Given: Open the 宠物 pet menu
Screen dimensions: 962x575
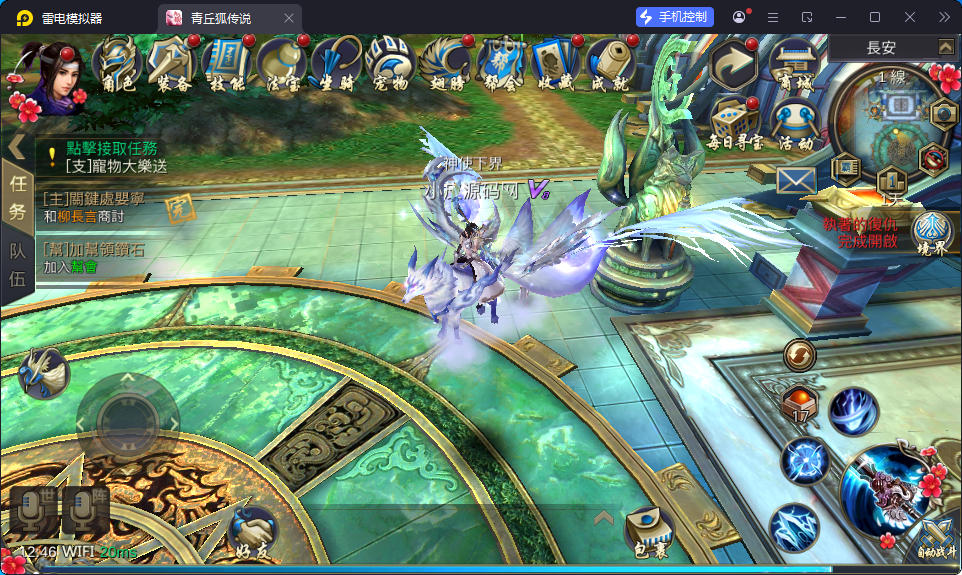Looking at the screenshot, I should (x=391, y=65).
